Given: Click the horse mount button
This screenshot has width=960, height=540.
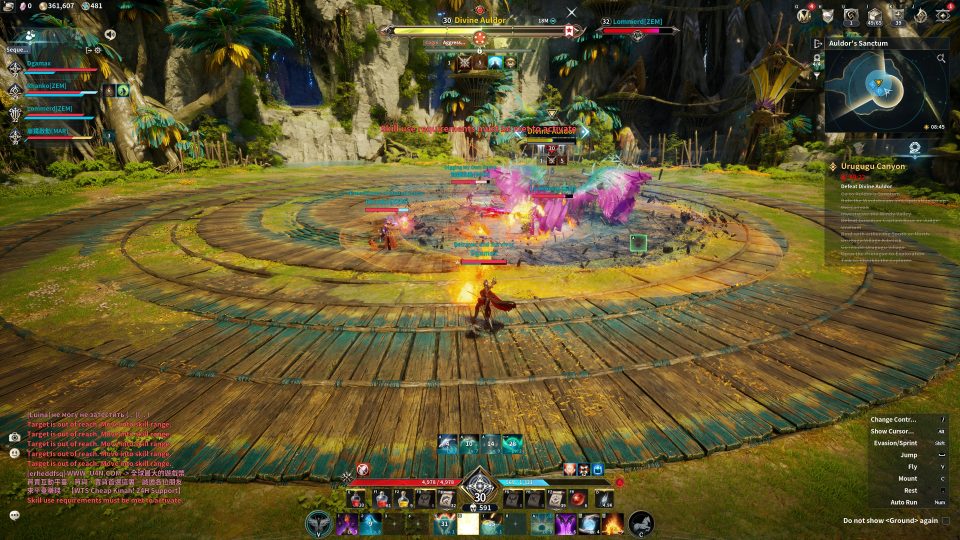Looking at the screenshot, I should click(641, 522).
